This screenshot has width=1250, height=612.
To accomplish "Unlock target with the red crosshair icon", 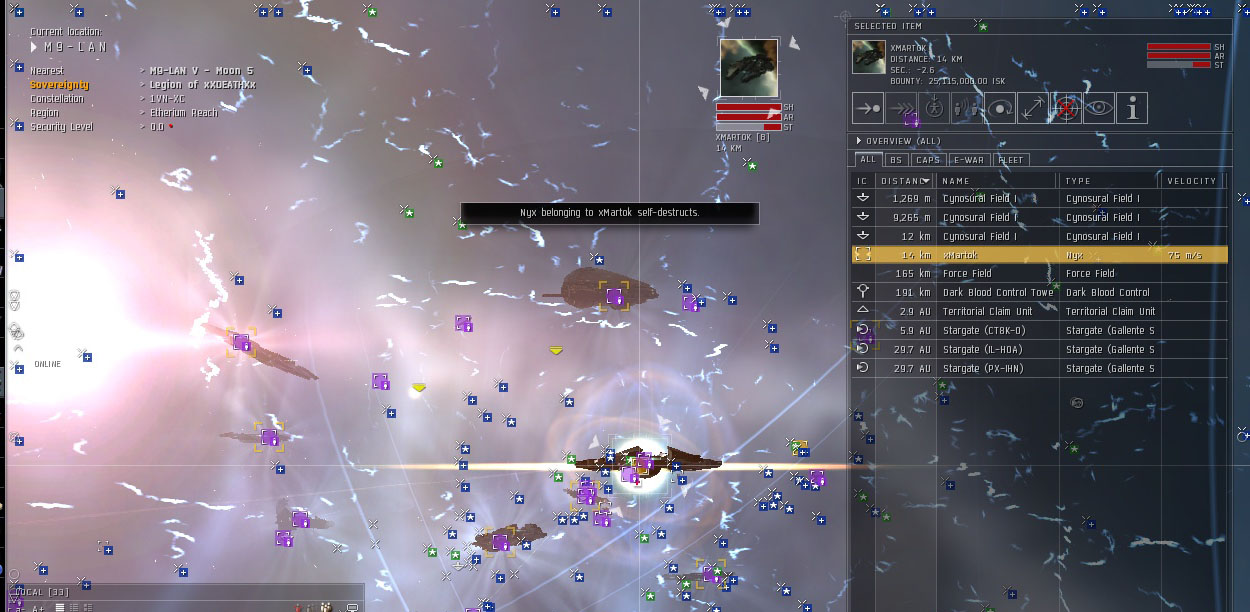I will [x=1065, y=108].
